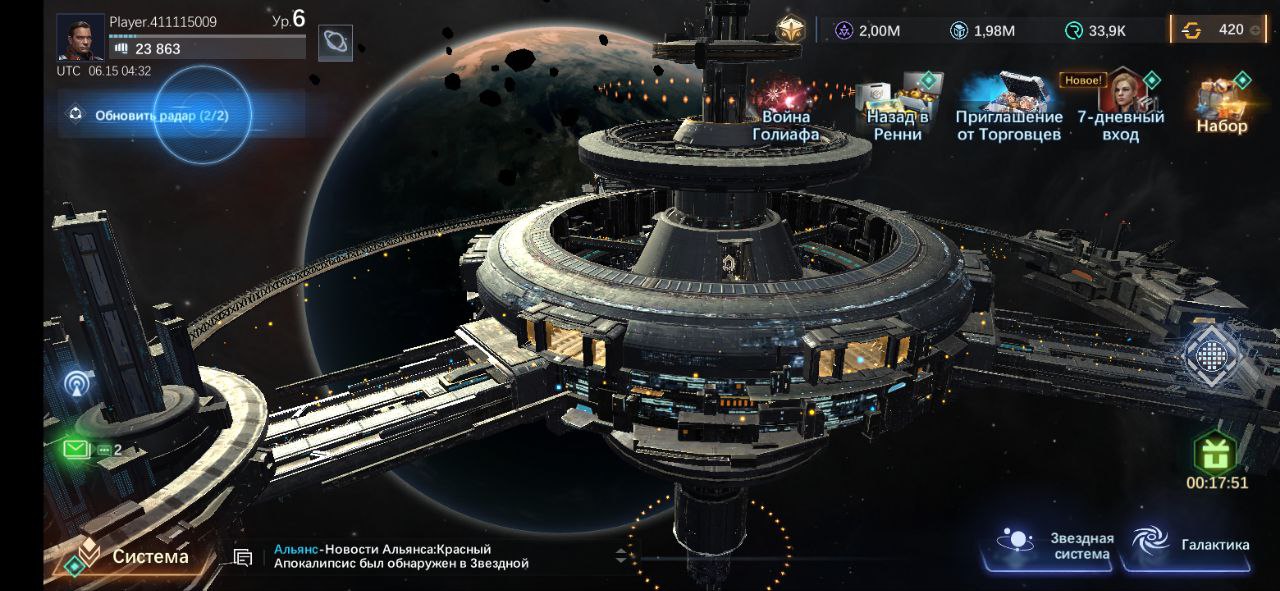Image resolution: width=1280 pixels, height=591 pixels.
Task: Open the player avatar profile
Action: point(80,37)
